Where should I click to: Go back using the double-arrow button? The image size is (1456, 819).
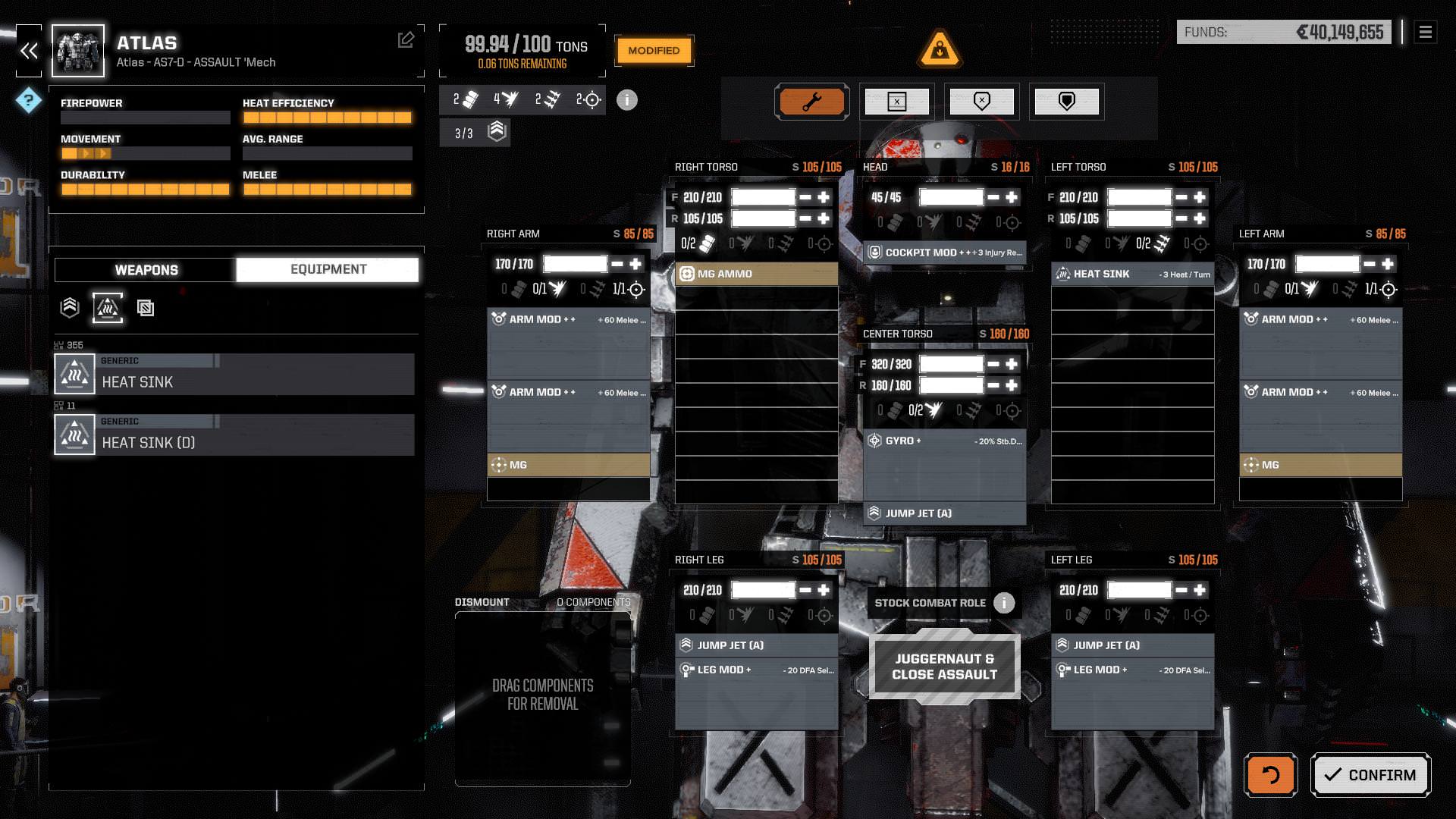[30, 51]
